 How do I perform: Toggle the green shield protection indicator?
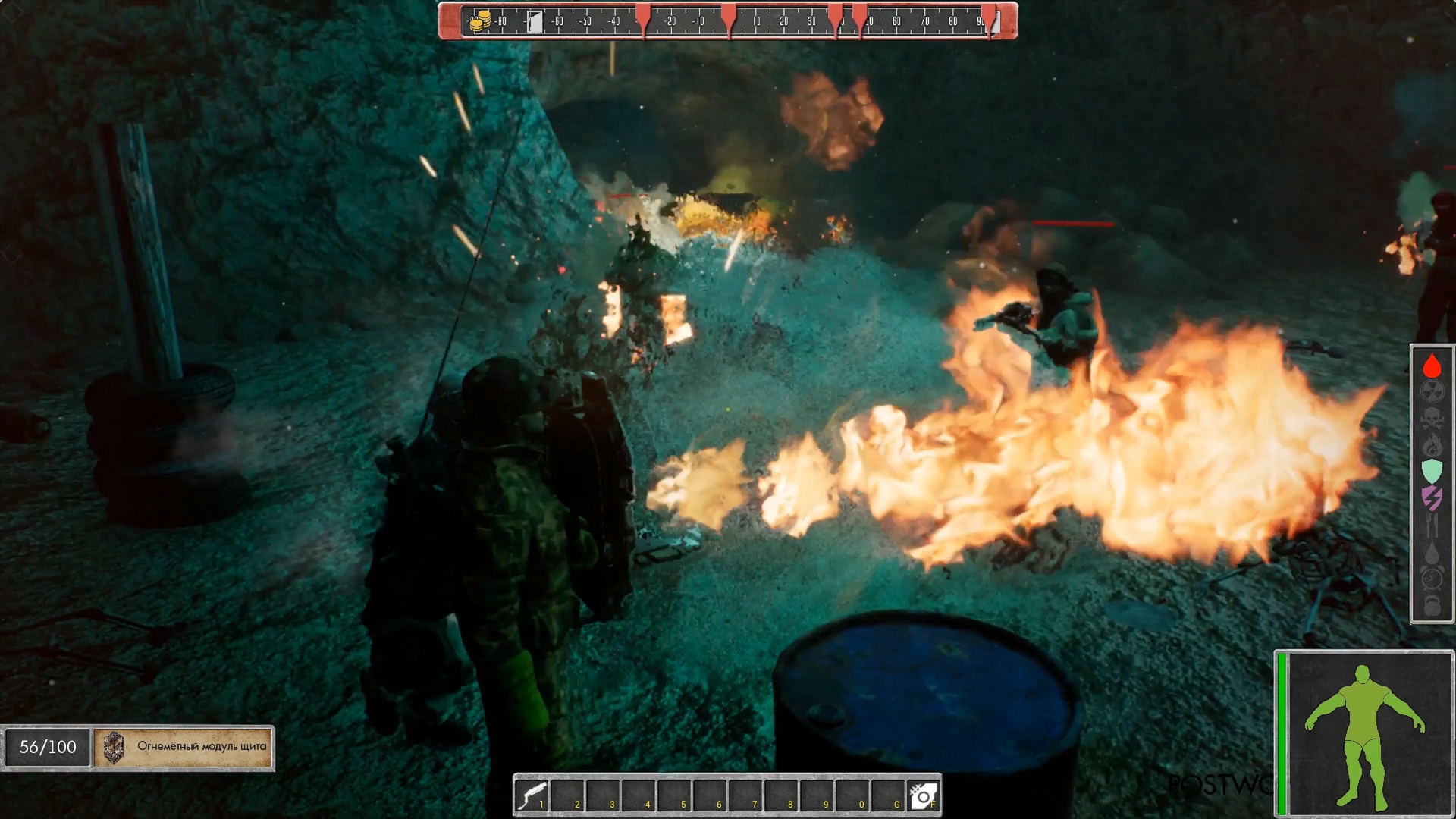point(1432,471)
